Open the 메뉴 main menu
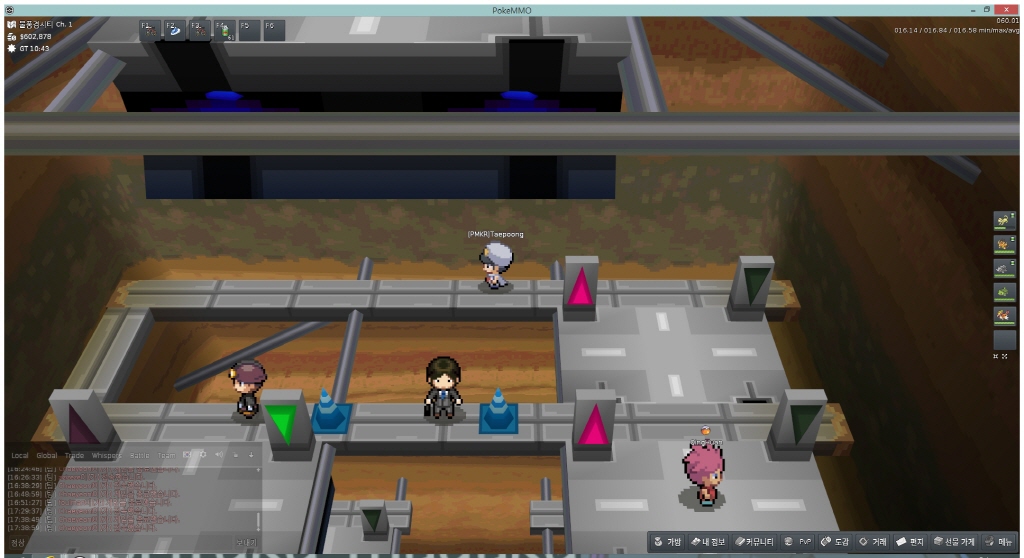The image size is (1024, 558). click(1000, 542)
